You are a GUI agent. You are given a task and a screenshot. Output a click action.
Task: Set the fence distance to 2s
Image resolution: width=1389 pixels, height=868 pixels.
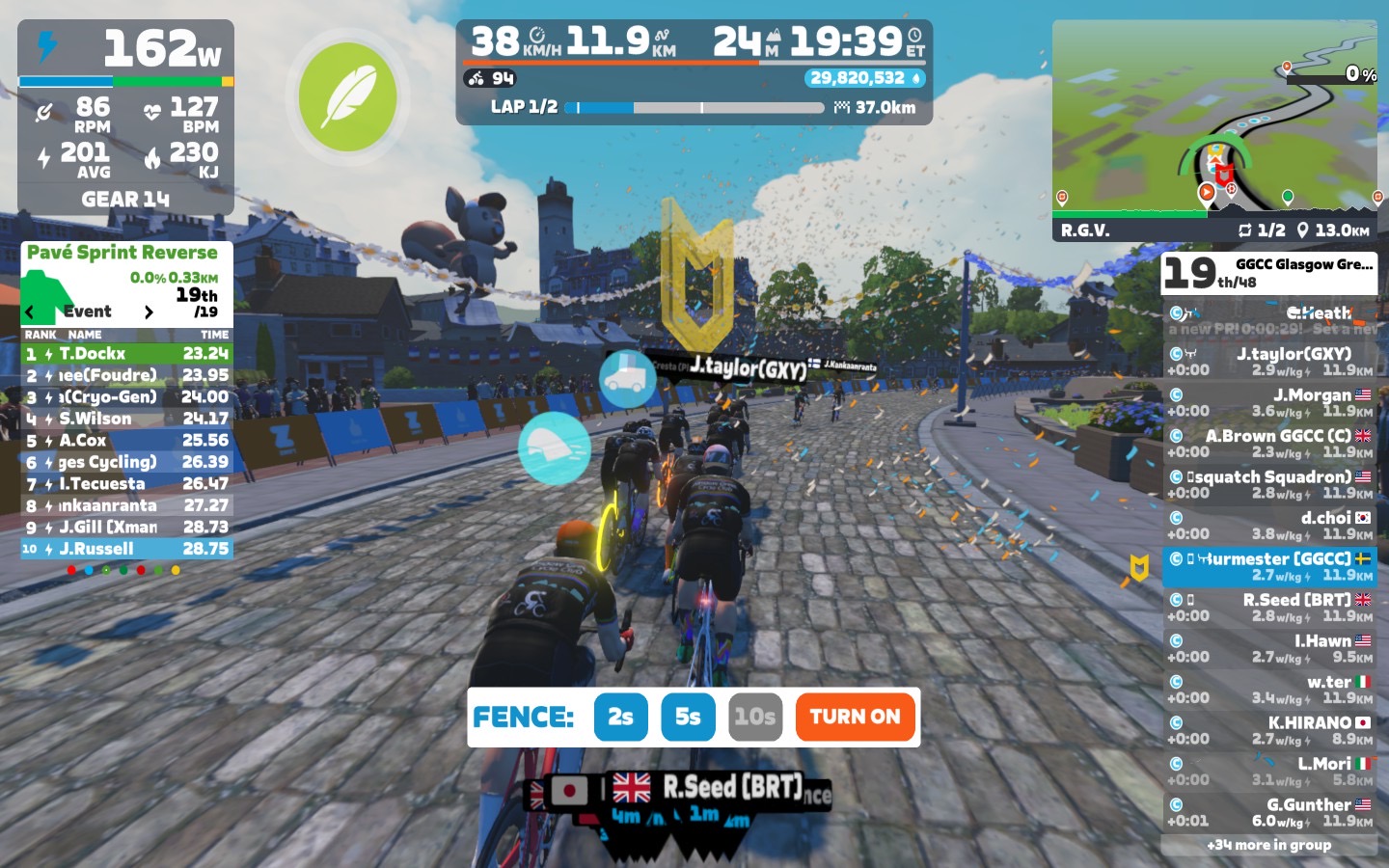tap(620, 717)
